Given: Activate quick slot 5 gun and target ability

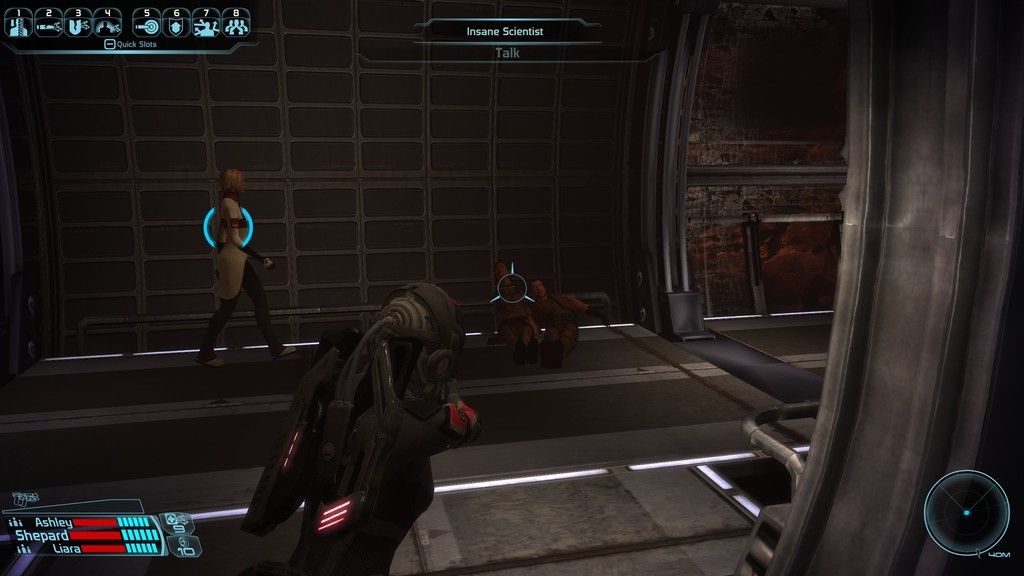Looking at the screenshot, I should [x=147, y=23].
